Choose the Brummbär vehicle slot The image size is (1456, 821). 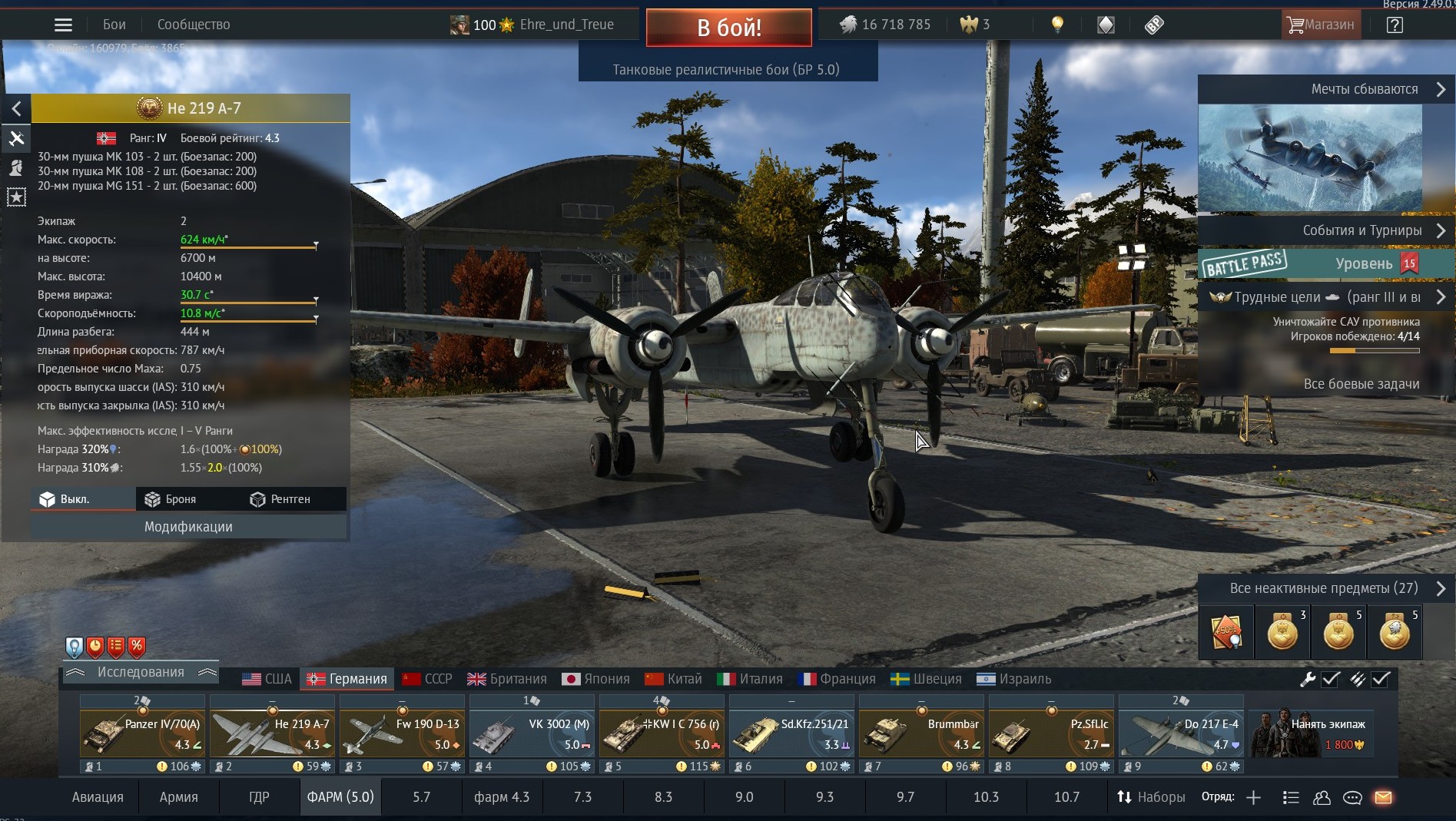(x=921, y=733)
